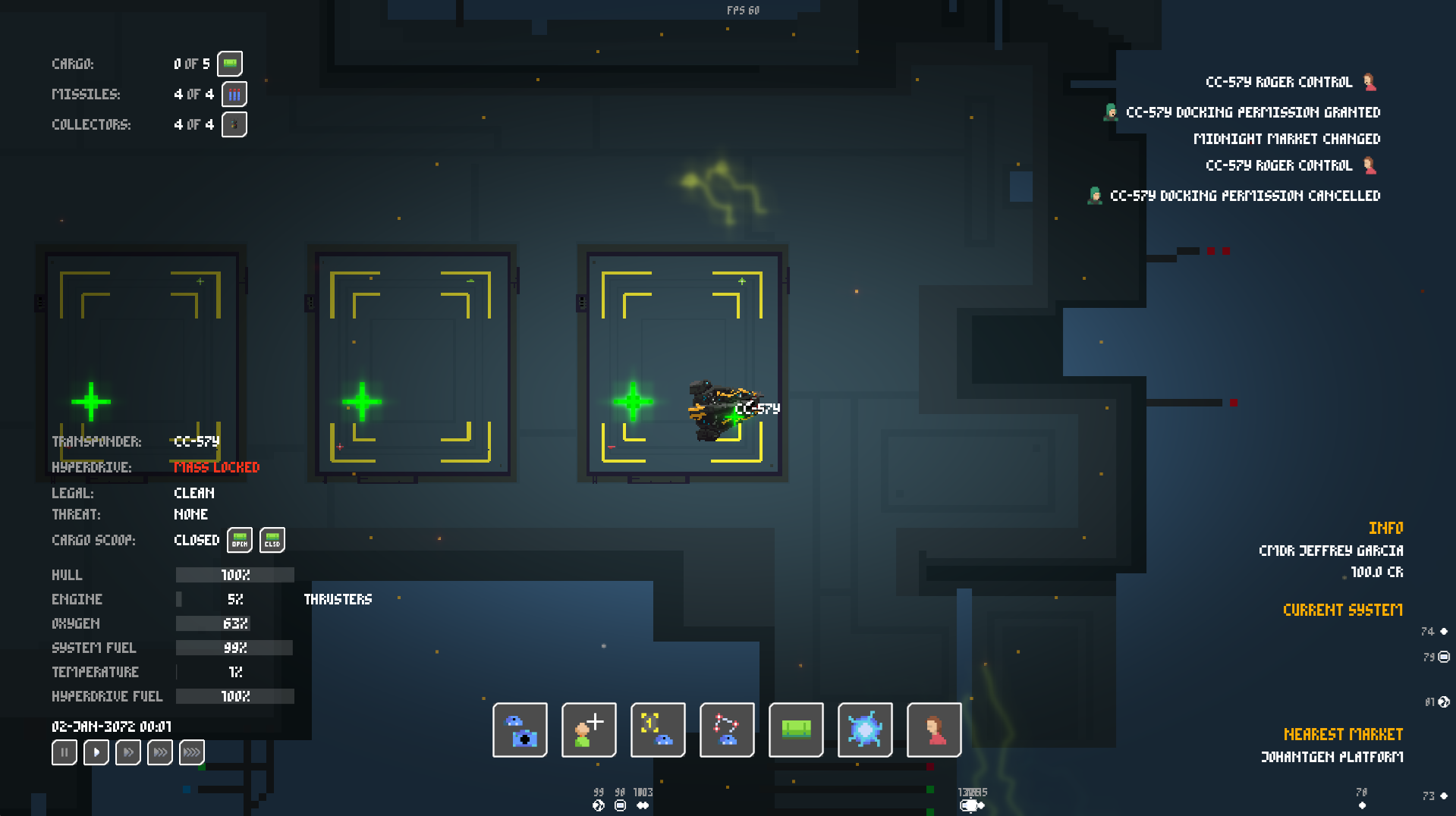1456x816 pixels.
Task: Open the cargo scoop with OPEN button
Action: (239, 540)
